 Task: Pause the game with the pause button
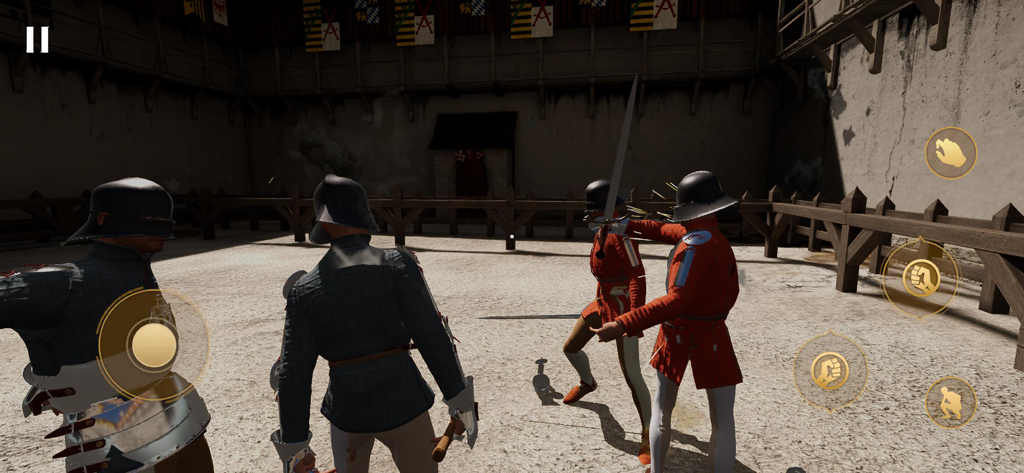click(37, 39)
